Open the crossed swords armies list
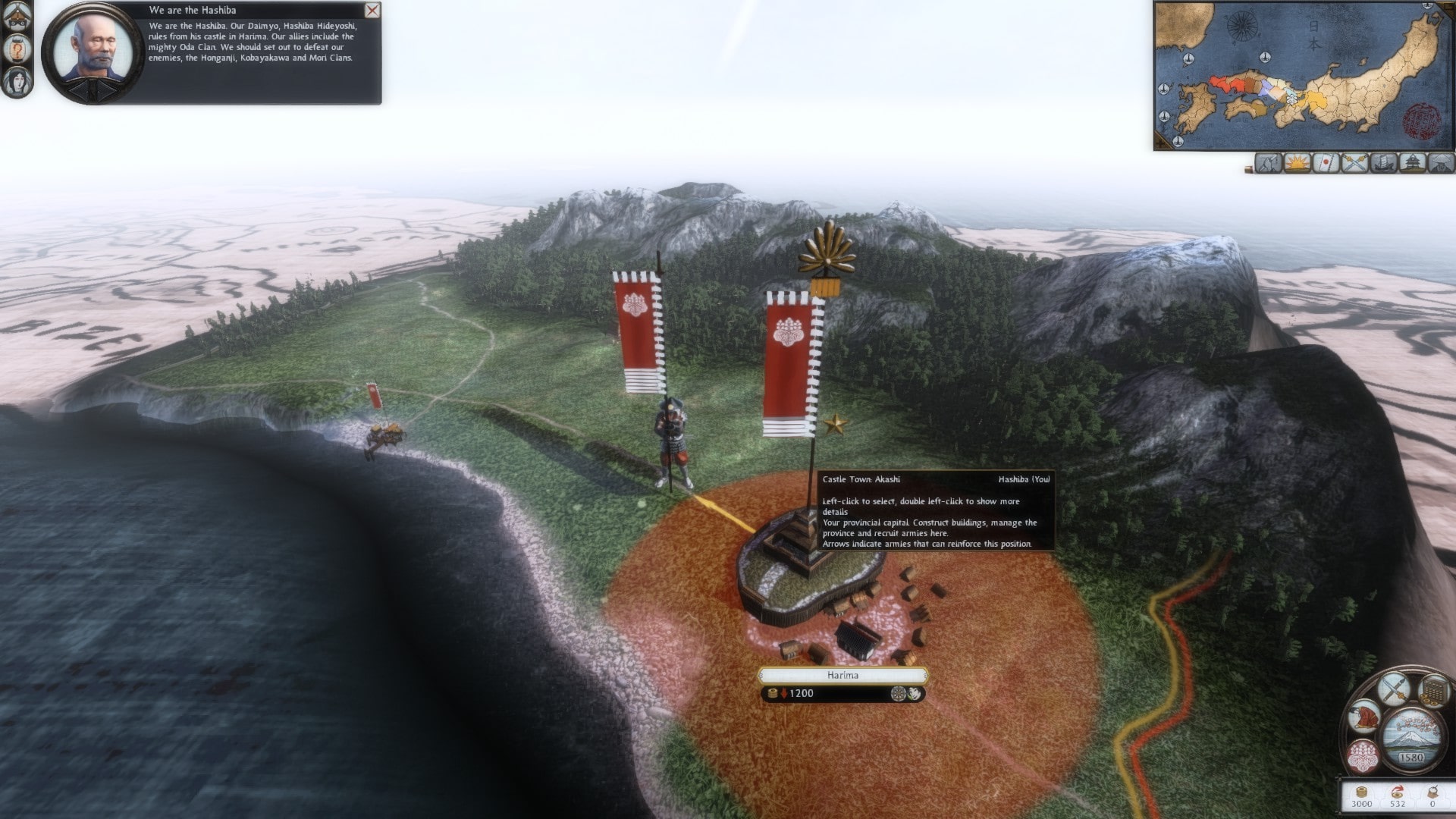This screenshot has height=819, width=1456. click(x=1354, y=162)
